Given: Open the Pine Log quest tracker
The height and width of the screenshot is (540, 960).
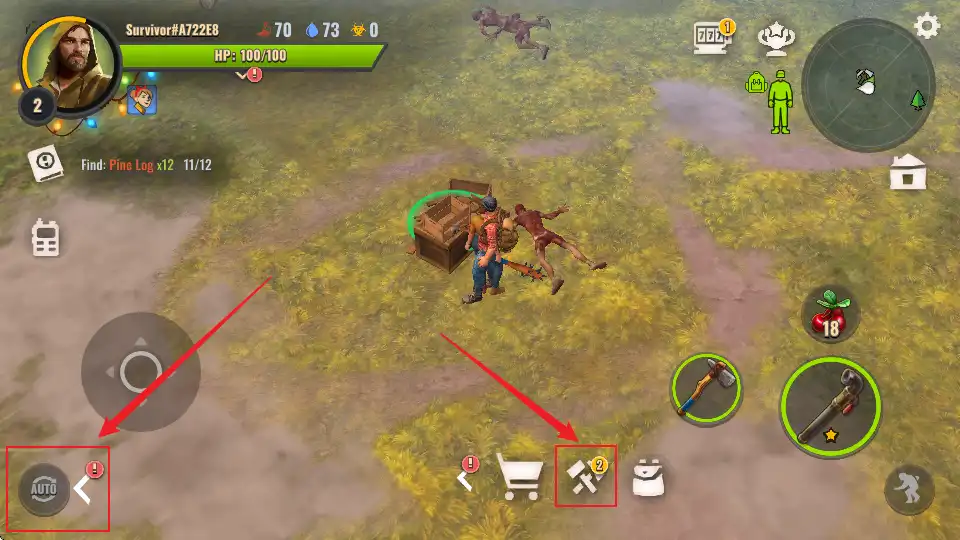Looking at the screenshot, I should [44, 164].
